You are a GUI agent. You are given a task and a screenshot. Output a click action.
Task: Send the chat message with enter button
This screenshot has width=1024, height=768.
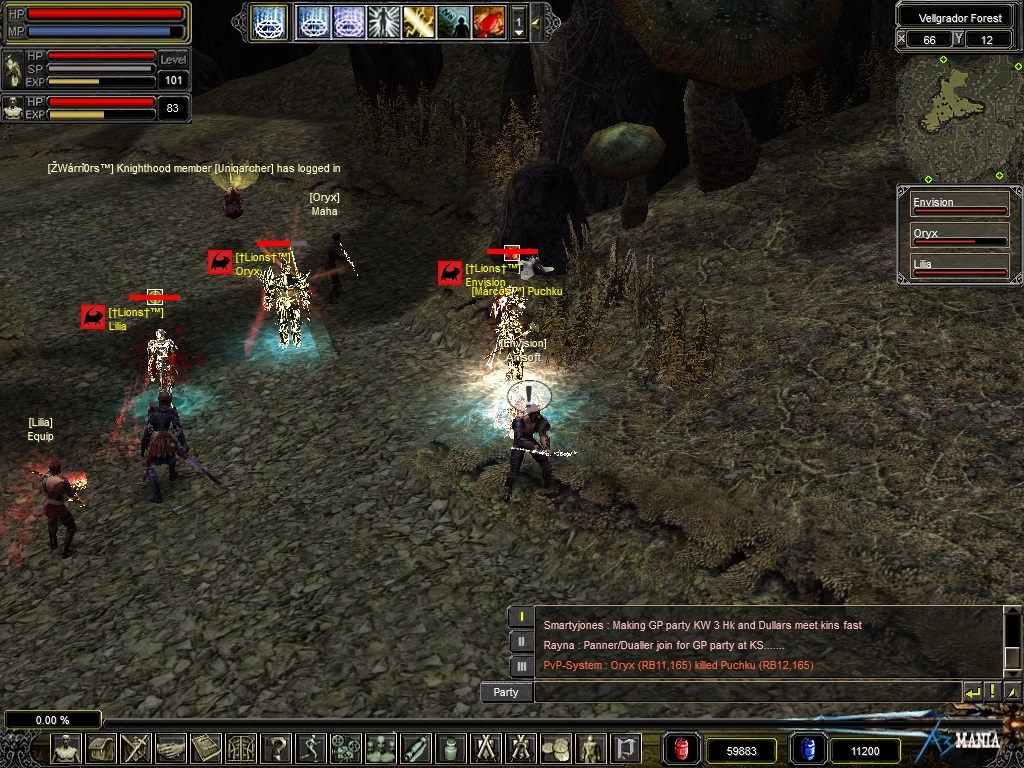[972, 692]
